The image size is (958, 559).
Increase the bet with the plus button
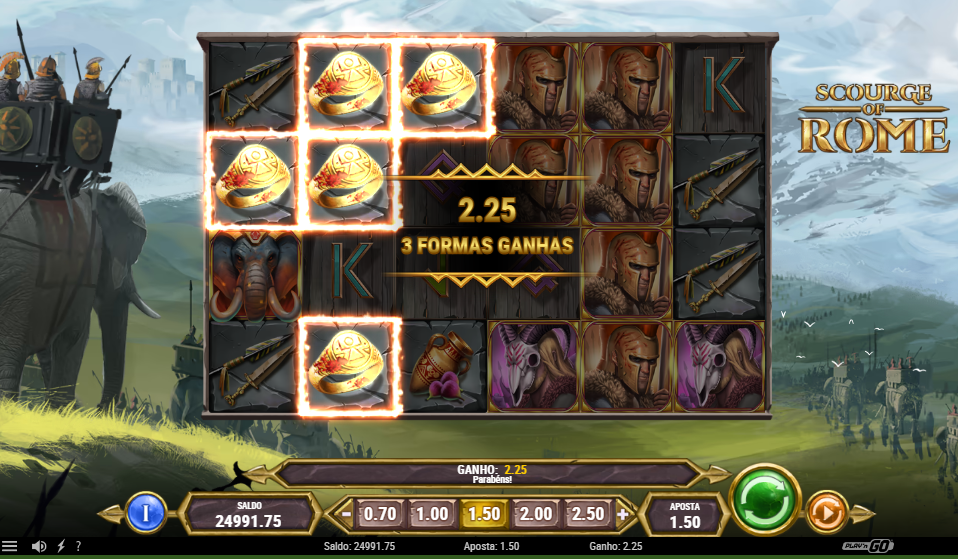click(622, 515)
